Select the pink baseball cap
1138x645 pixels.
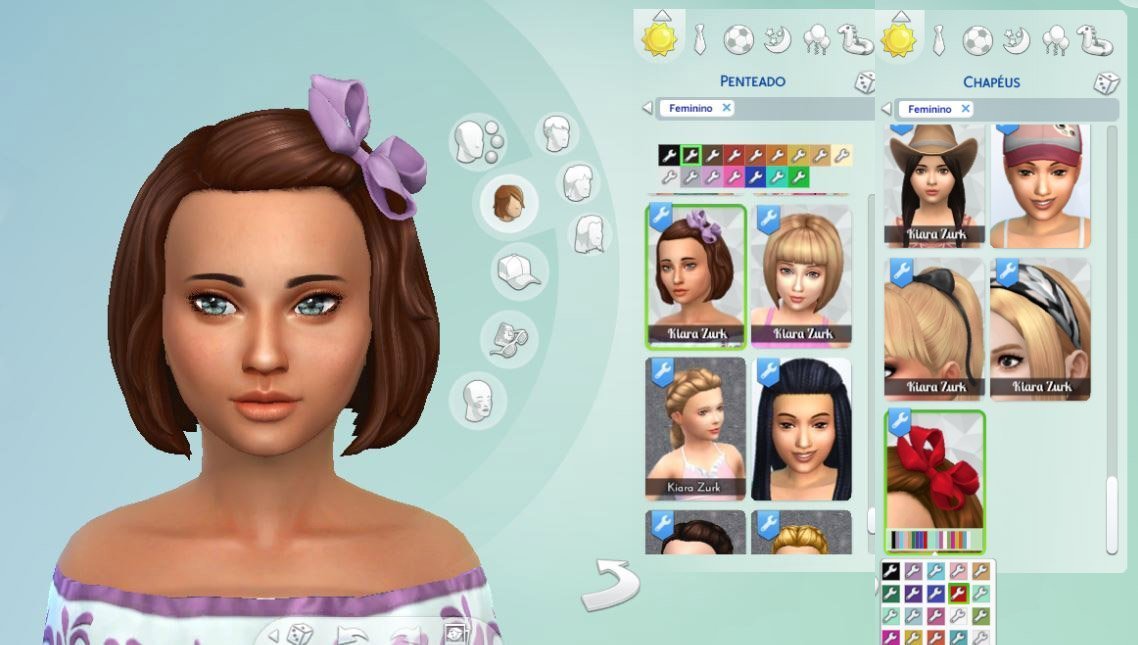[1040, 185]
